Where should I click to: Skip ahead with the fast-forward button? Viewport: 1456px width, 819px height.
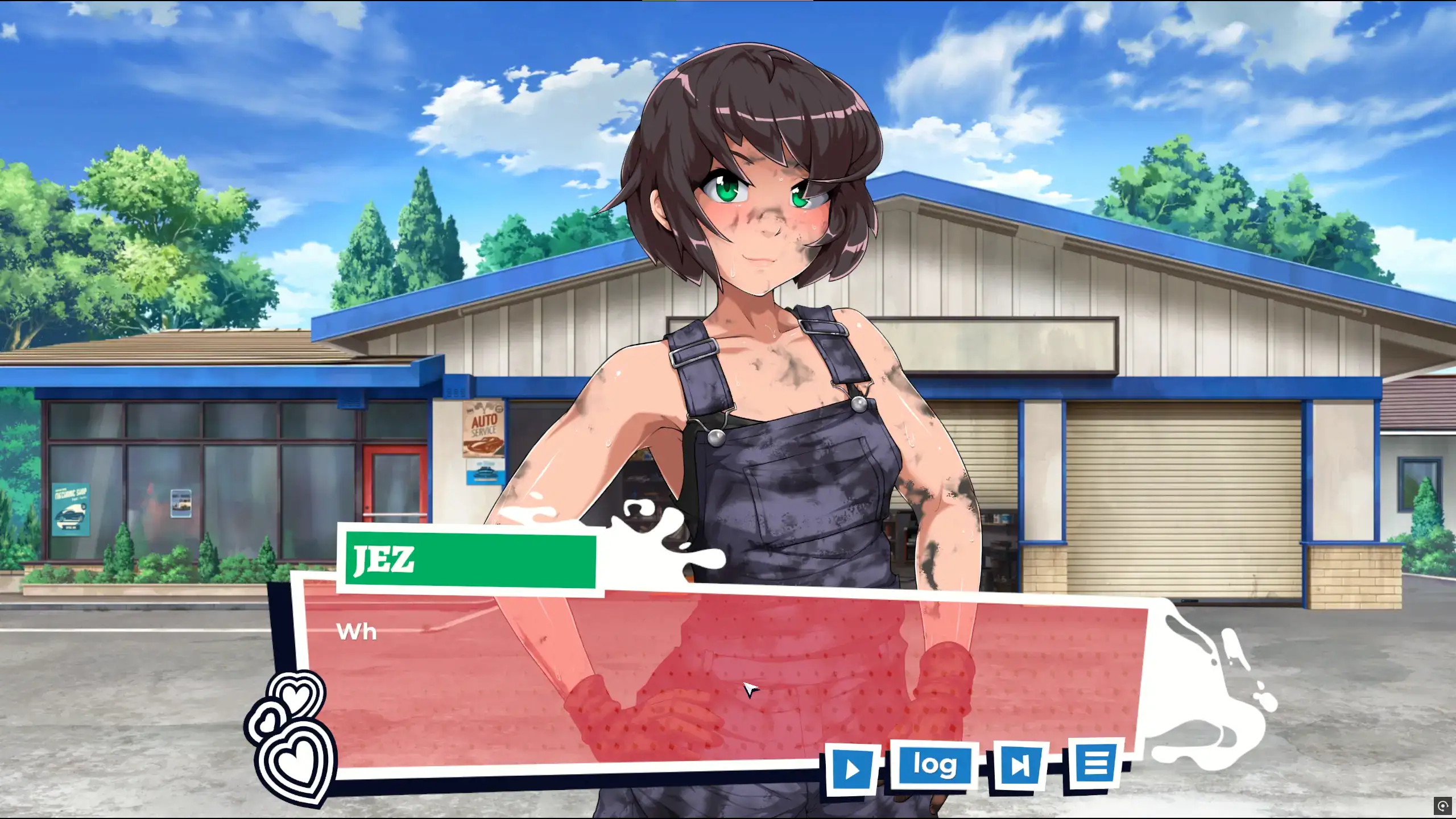point(1019,766)
